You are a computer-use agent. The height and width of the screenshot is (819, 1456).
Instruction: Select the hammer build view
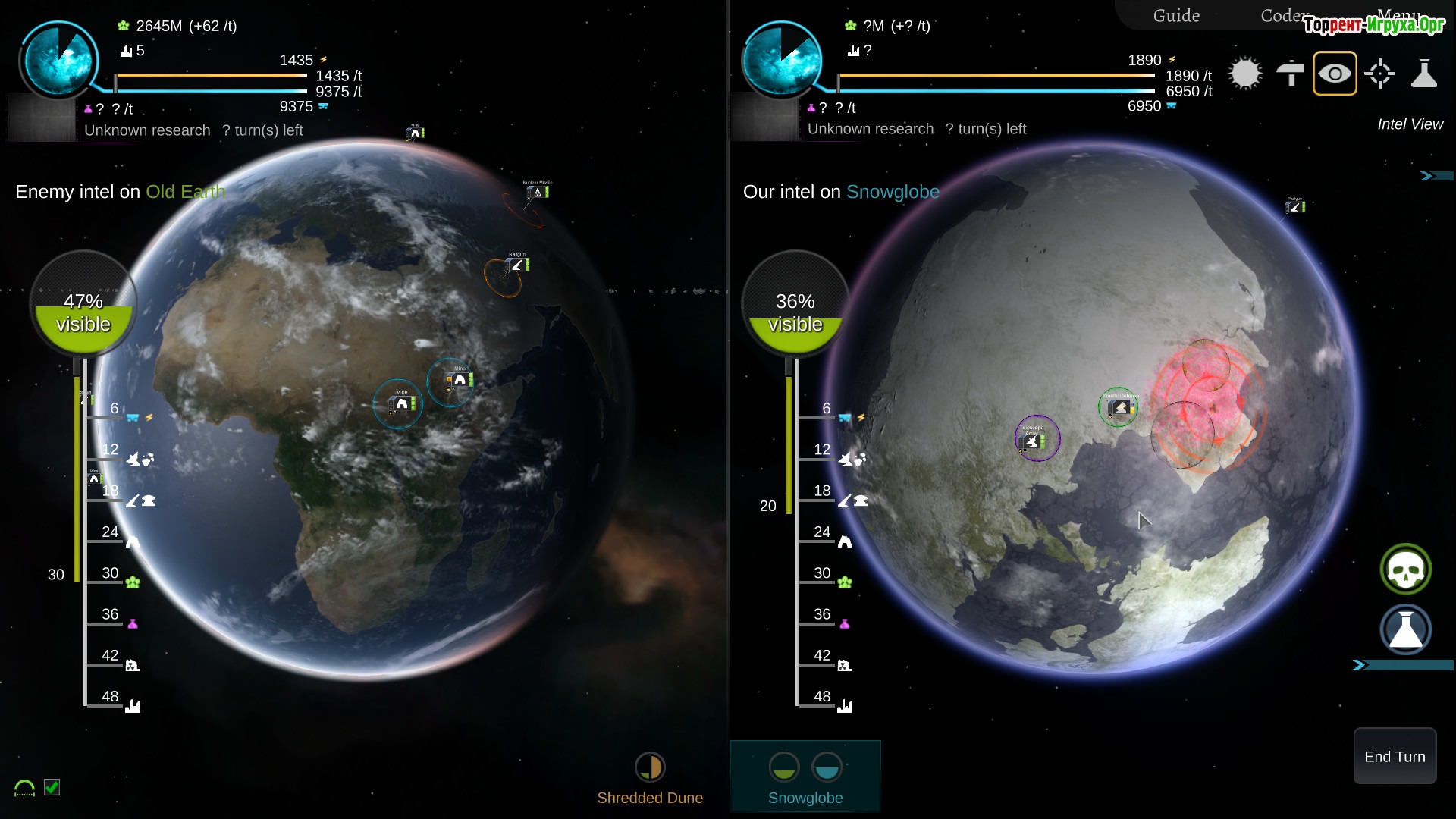click(1290, 74)
